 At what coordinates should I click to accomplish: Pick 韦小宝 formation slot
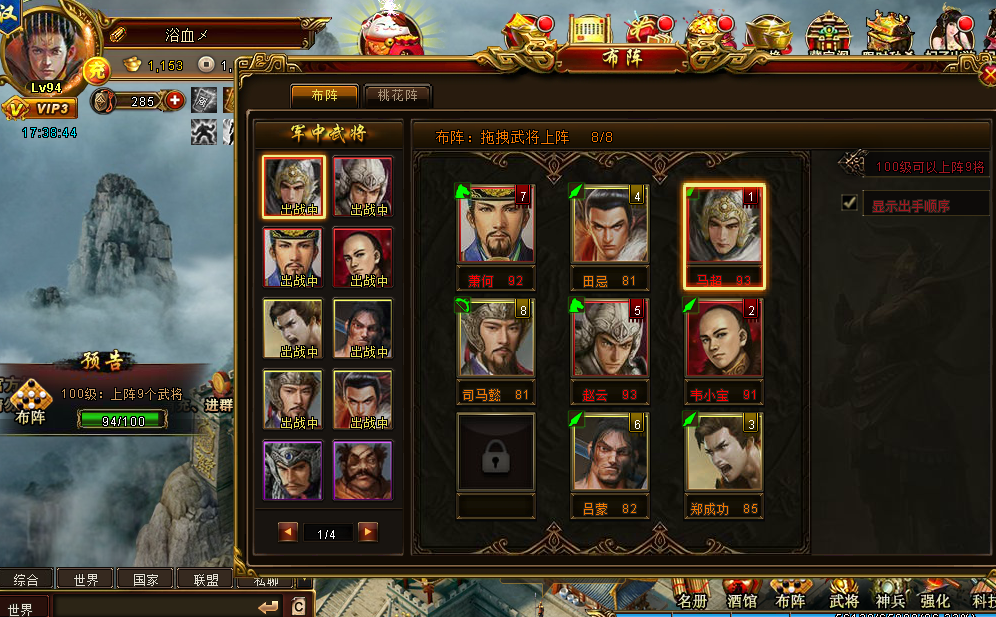point(724,339)
